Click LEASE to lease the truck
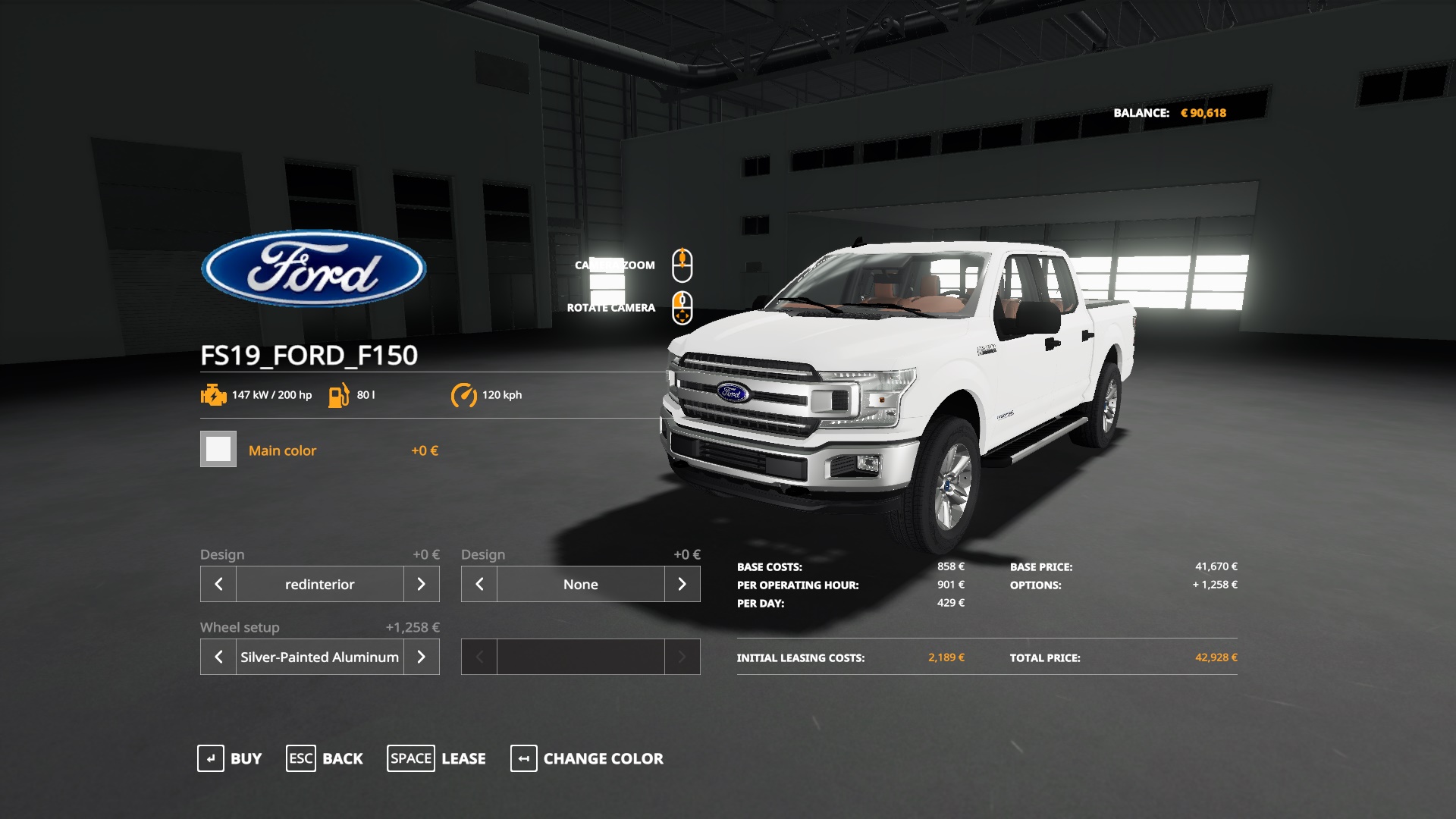This screenshot has height=819, width=1456. [463, 758]
